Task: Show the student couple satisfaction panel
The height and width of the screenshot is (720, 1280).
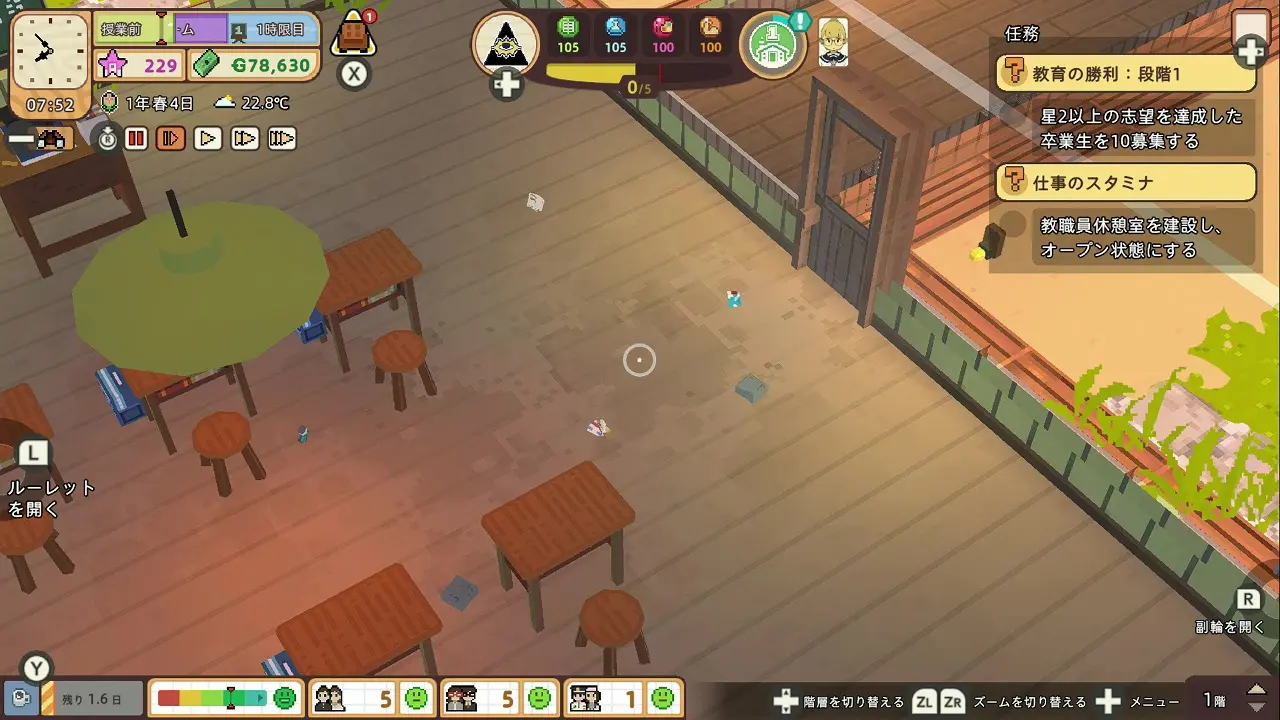Action: (372, 698)
